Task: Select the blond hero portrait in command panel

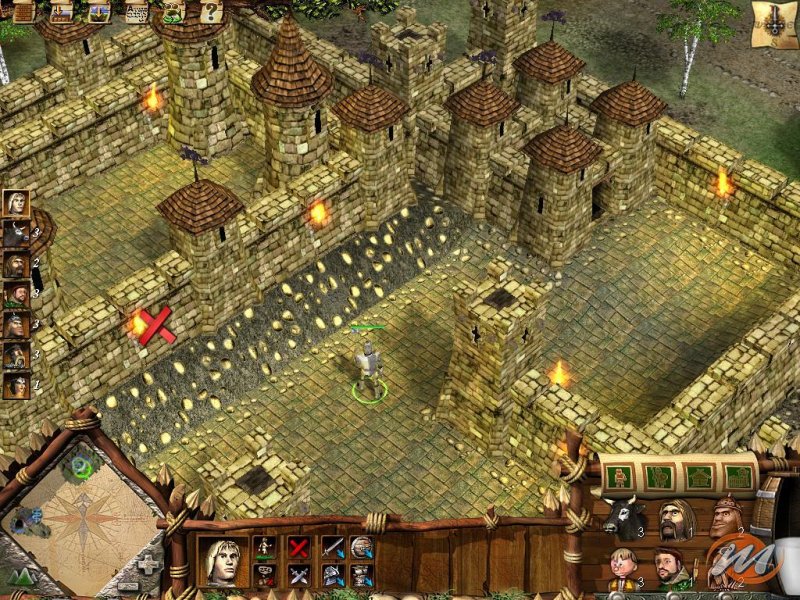Action: click(x=223, y=560)
